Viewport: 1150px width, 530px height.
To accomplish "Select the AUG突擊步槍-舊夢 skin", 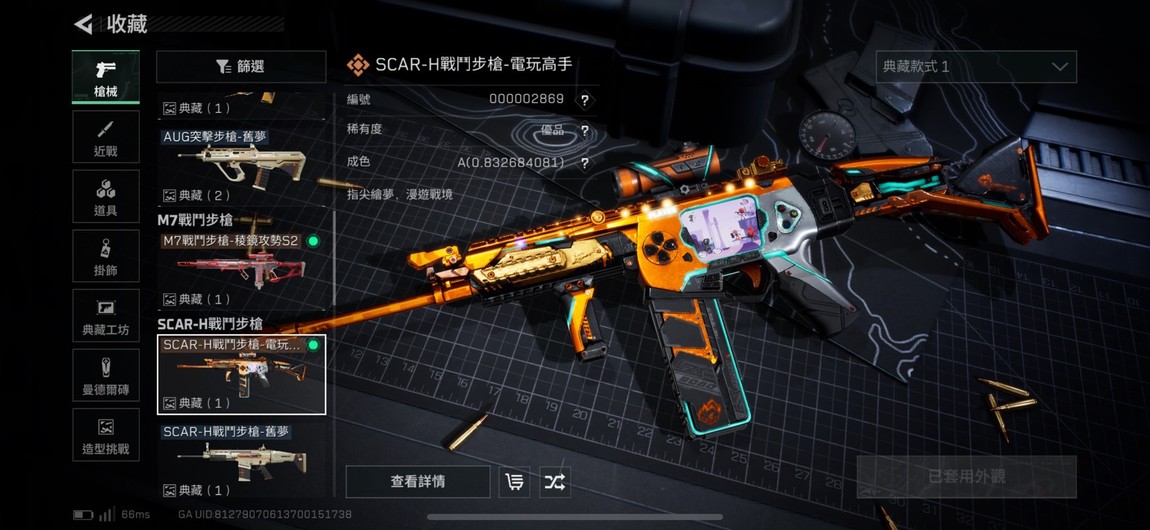I will tap(241, 165).
